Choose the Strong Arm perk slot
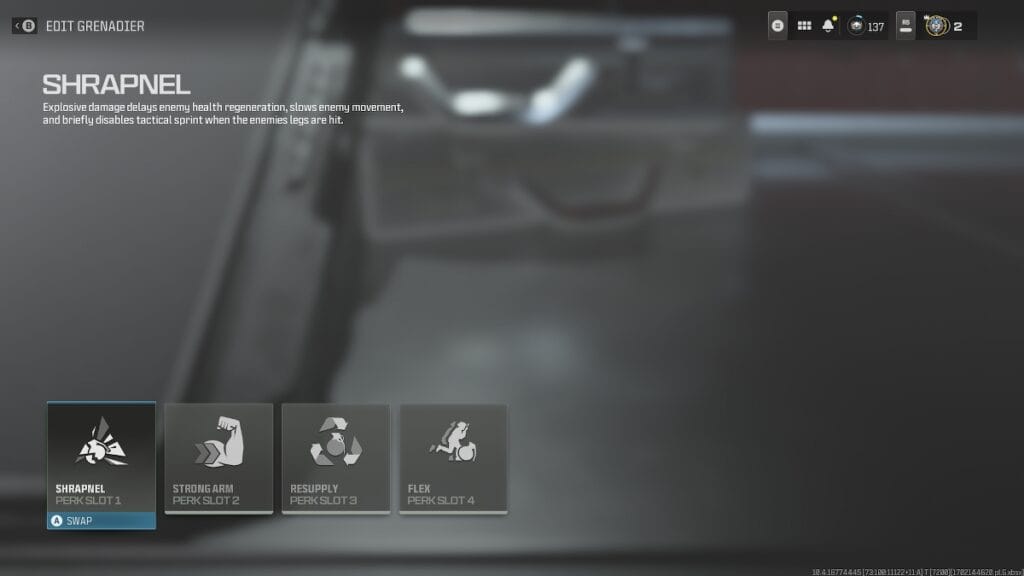 click(x=218, y=457)
